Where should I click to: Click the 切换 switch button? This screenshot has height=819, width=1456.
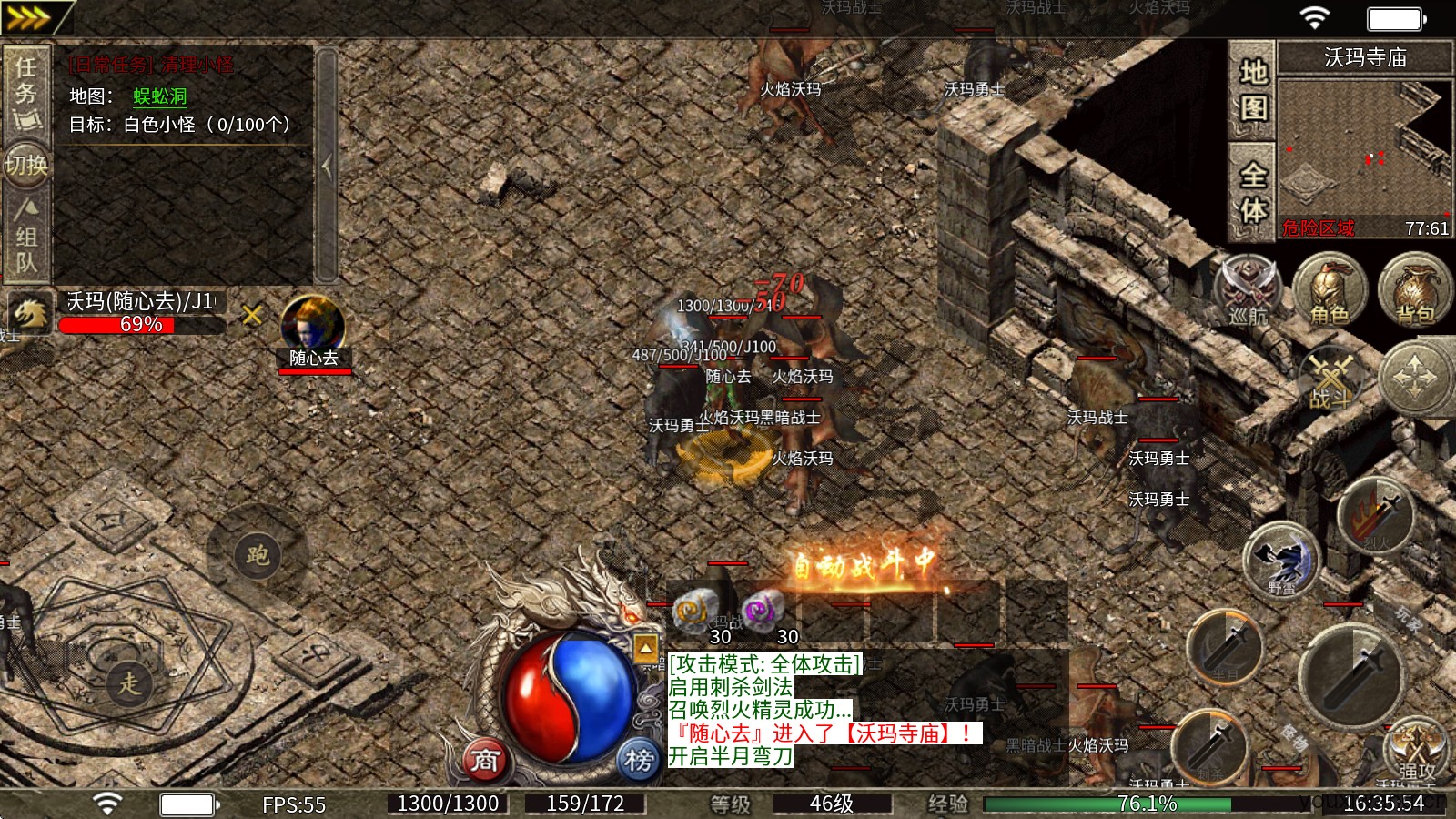(x=25, y=165)
